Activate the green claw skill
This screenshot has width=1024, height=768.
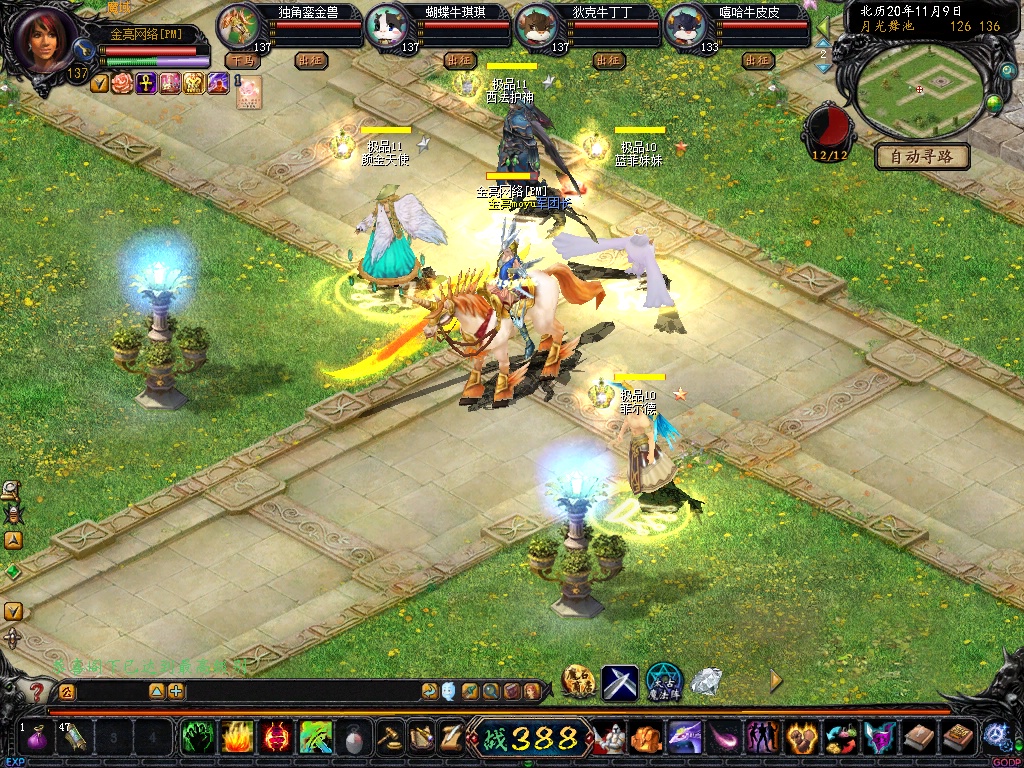[196, 738]
